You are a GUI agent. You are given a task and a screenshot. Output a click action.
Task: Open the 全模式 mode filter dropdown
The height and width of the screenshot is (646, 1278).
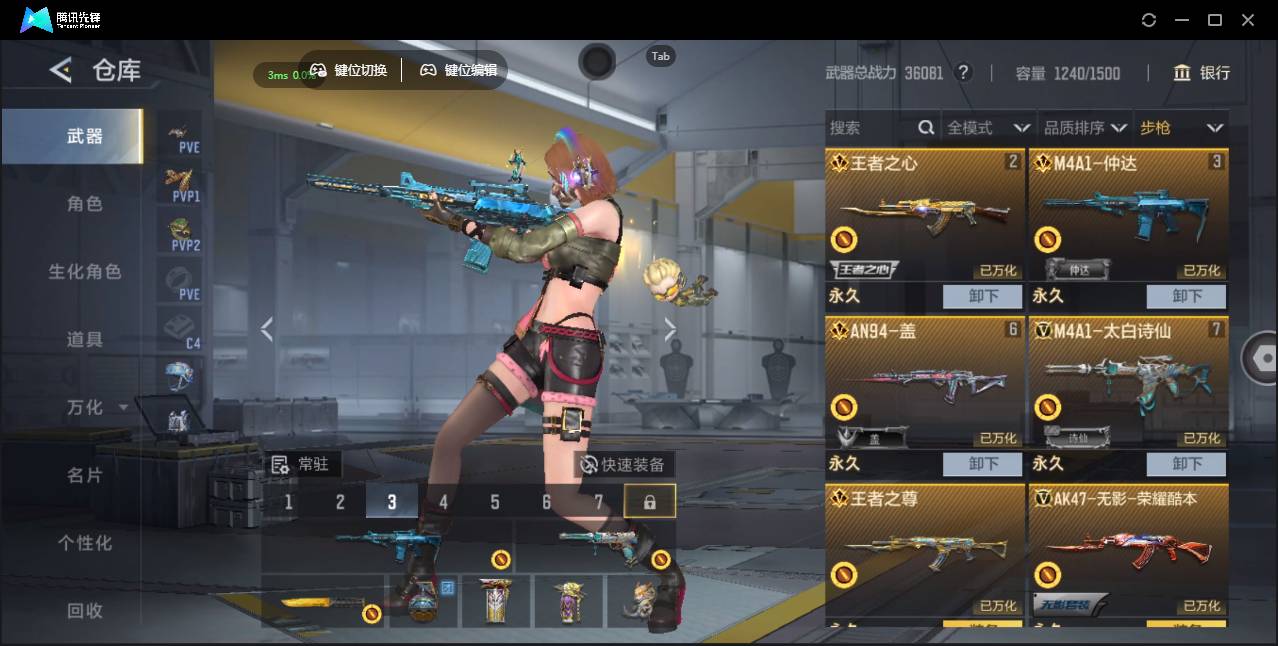[x=988, y=128]
